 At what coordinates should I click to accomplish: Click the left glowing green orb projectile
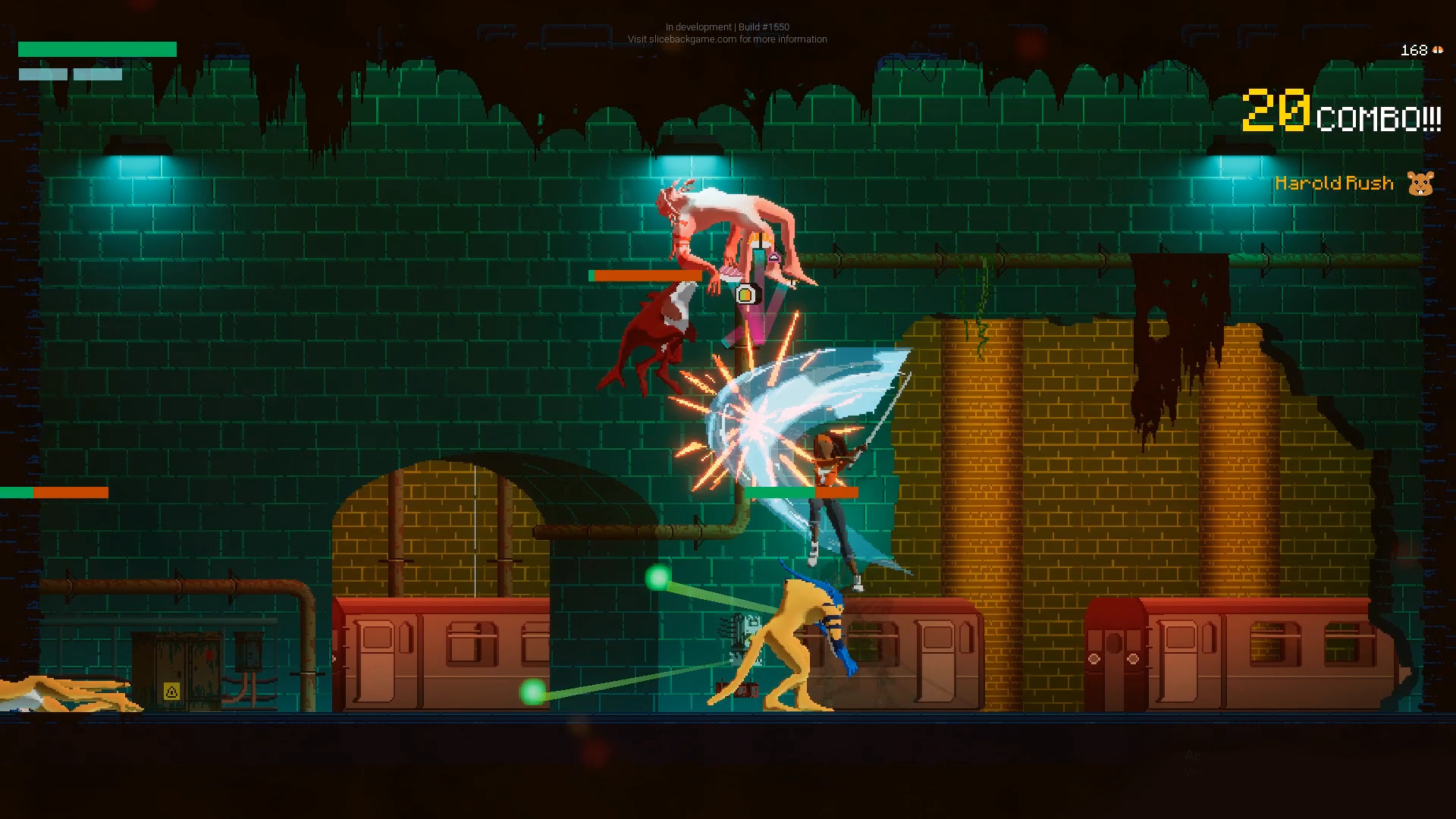[531, 692]
